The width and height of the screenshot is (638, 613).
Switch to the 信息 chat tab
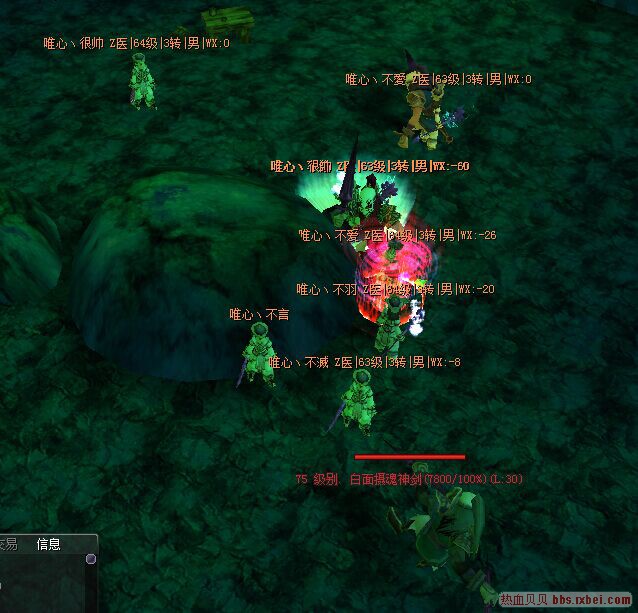pyautogui.click(x=48, y=544)
